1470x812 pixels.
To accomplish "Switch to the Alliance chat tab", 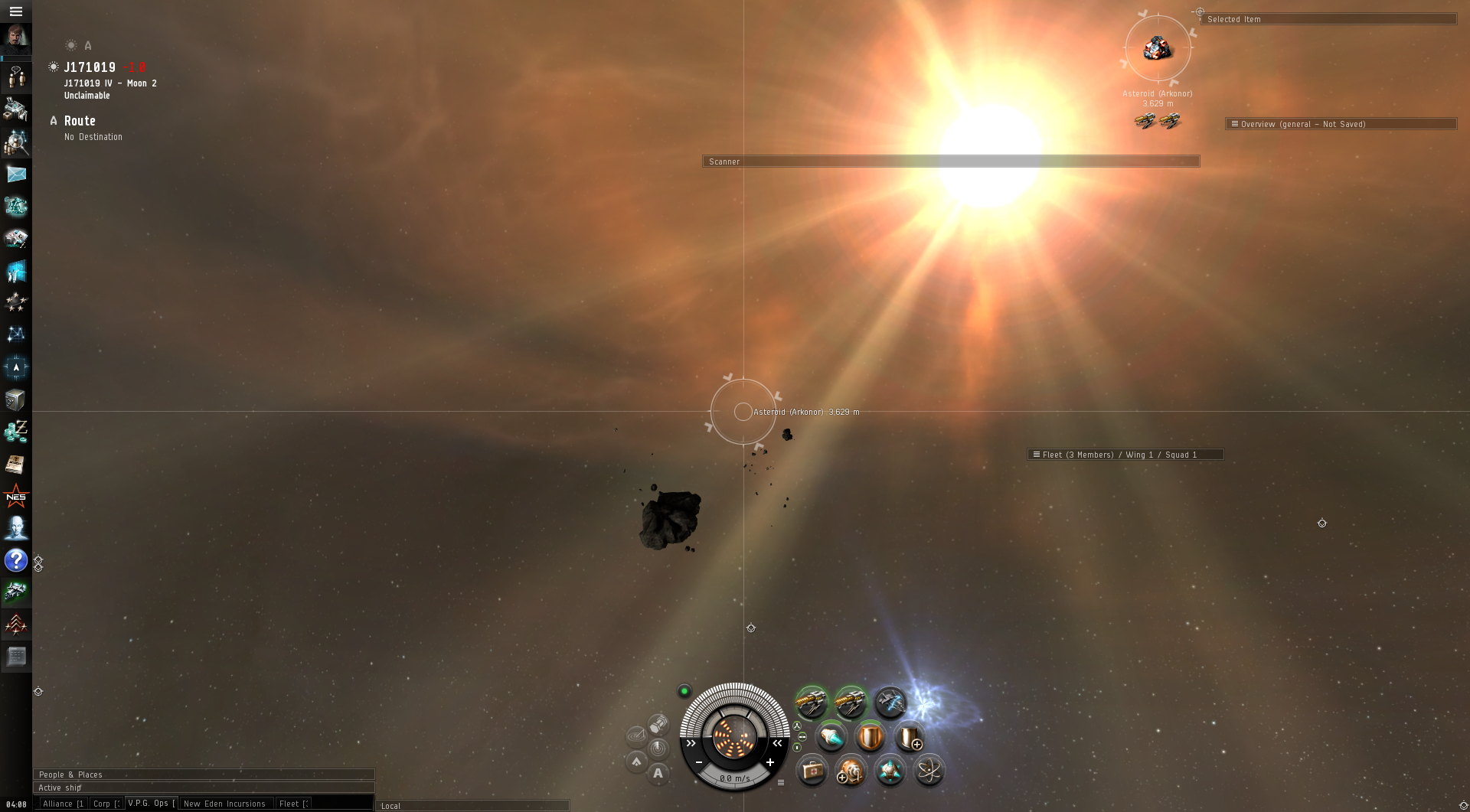I will pos(63,804).
